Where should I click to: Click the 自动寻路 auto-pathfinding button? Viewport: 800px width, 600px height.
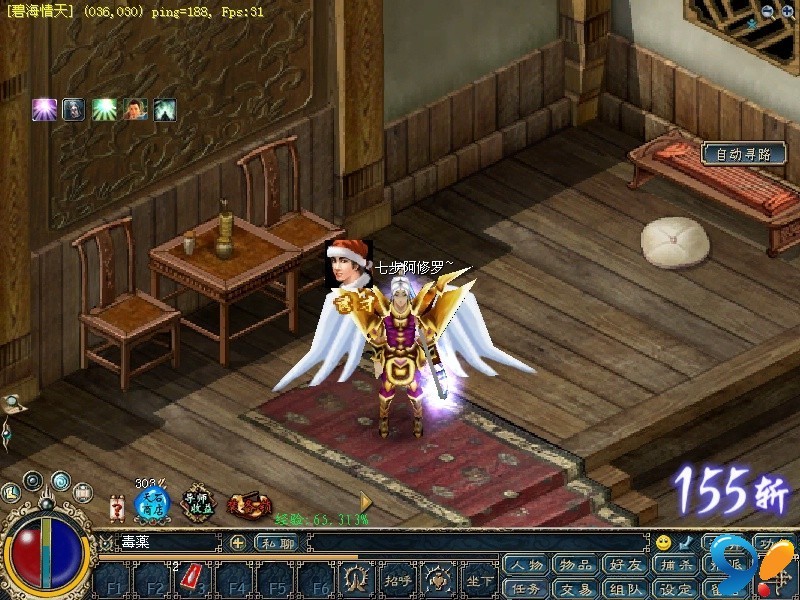click(744, 154)
